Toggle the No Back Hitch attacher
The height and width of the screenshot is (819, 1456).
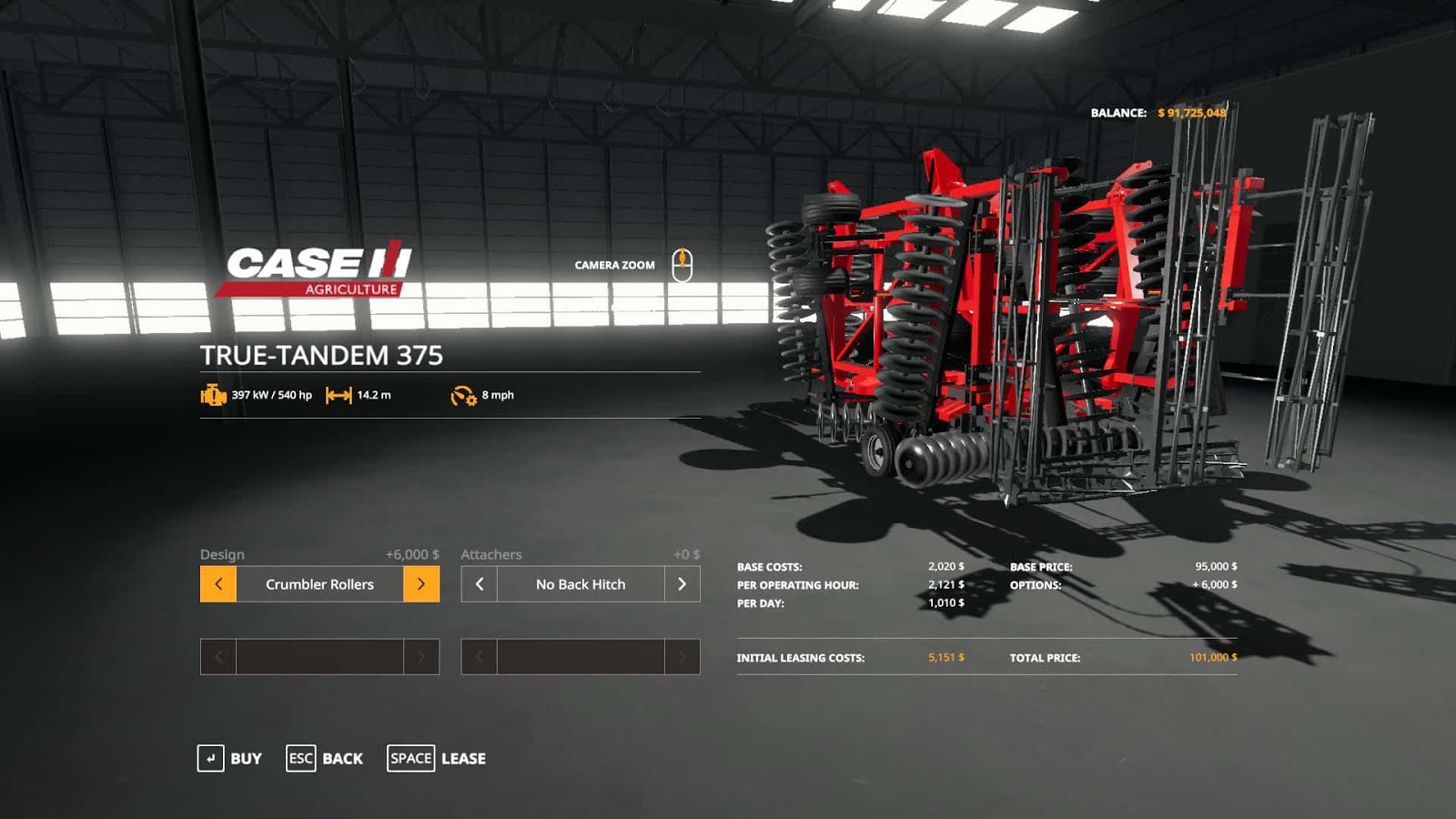coord(581,584)
